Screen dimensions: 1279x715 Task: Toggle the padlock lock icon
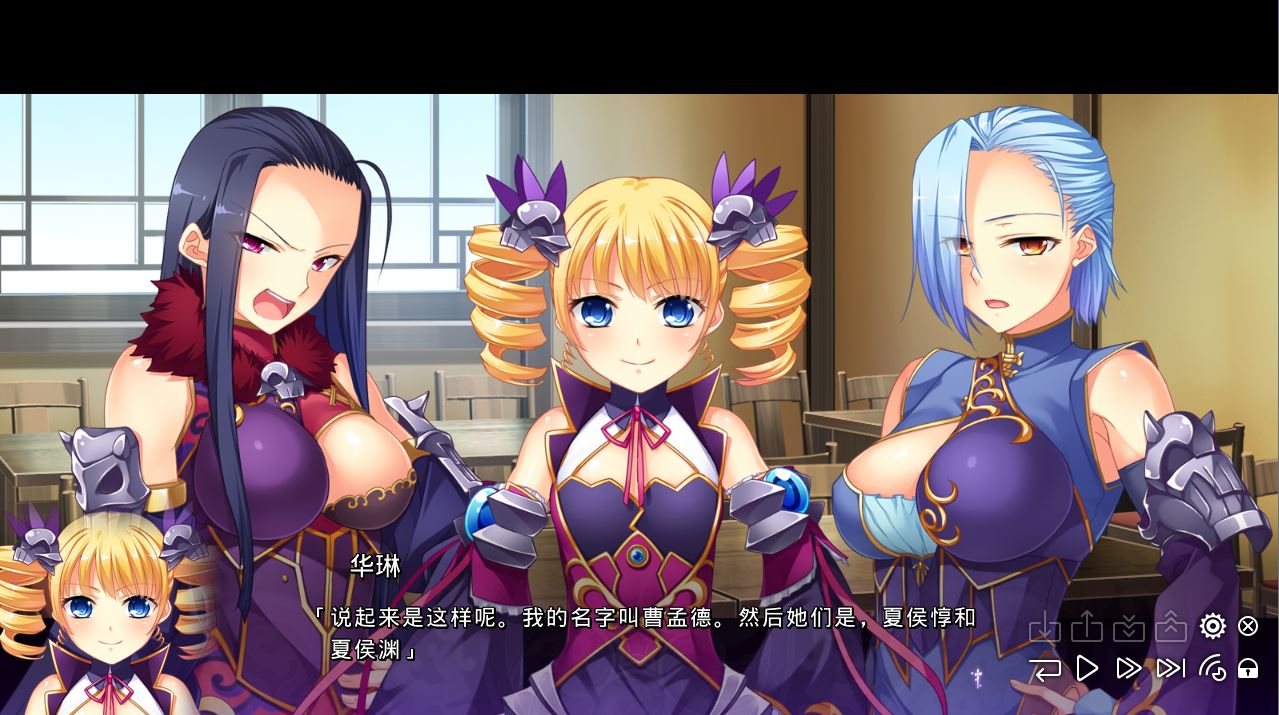coord(1248,668)
